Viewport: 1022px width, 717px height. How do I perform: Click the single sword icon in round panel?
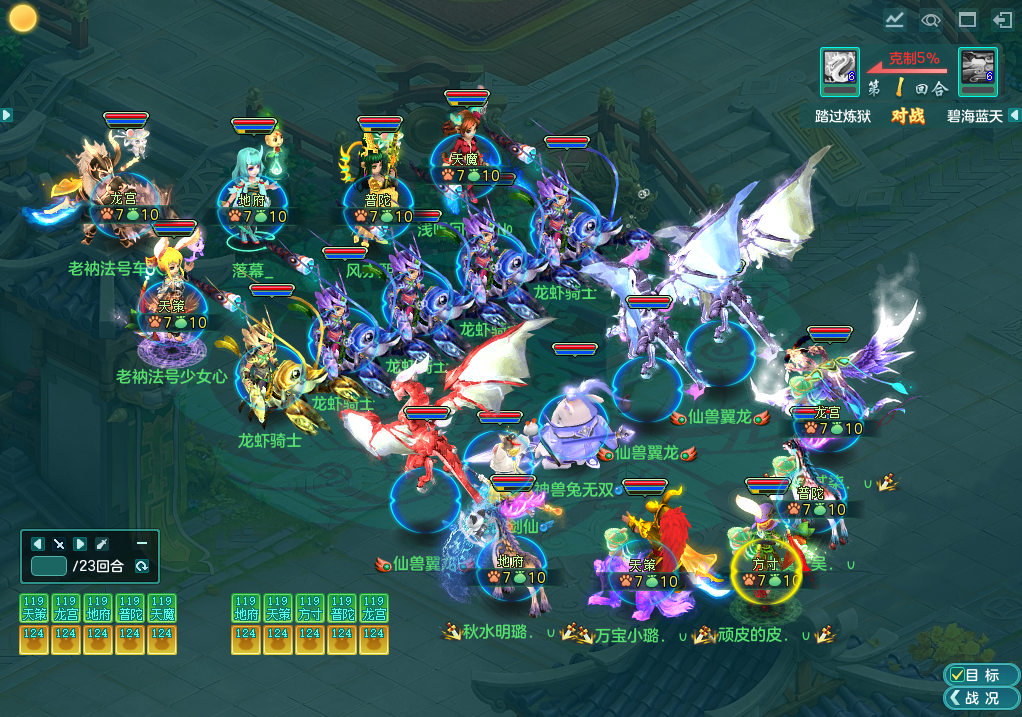[101, 543]
